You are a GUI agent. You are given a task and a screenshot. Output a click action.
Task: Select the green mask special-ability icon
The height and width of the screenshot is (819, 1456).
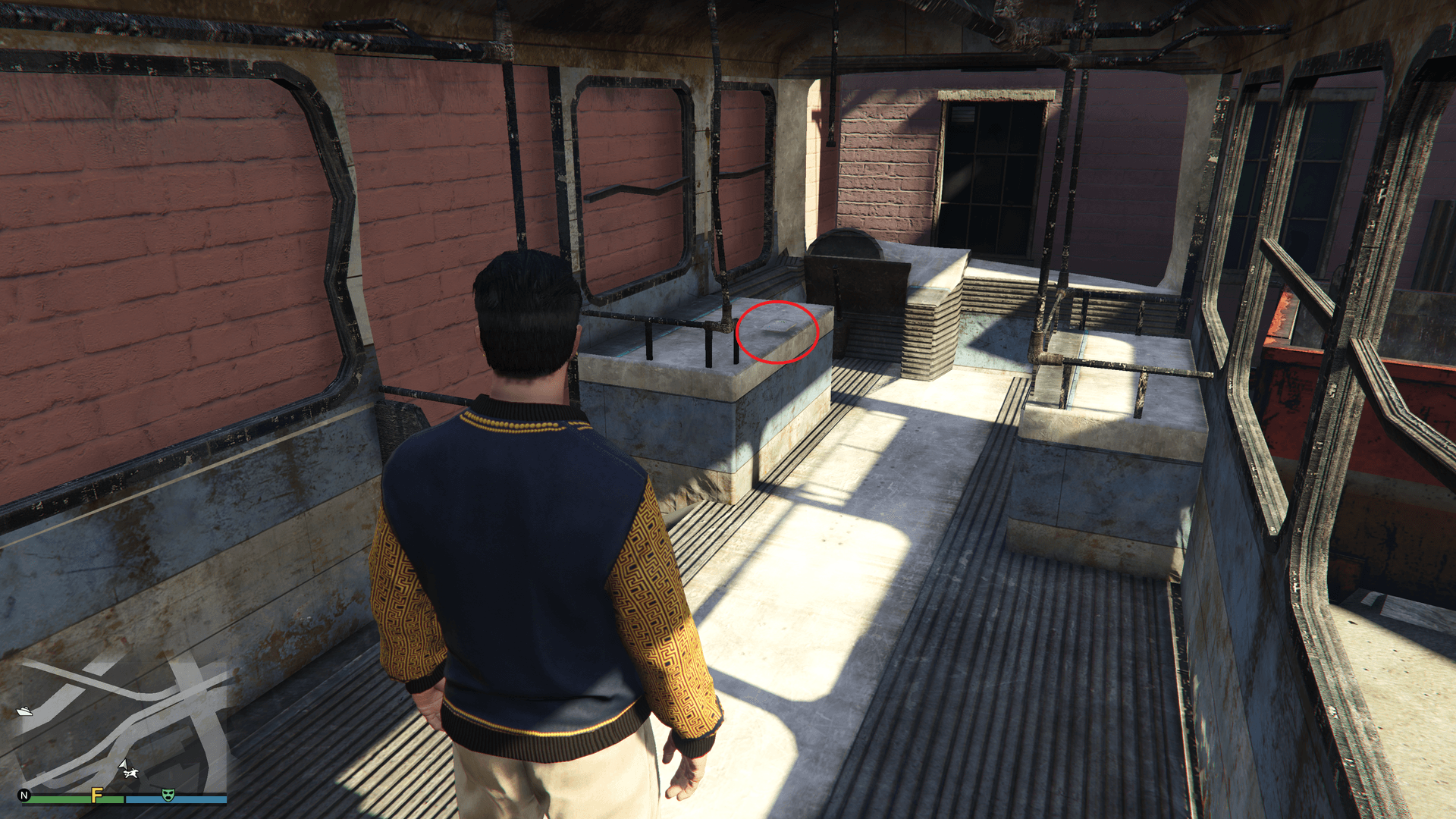click(x=168, y=795)
